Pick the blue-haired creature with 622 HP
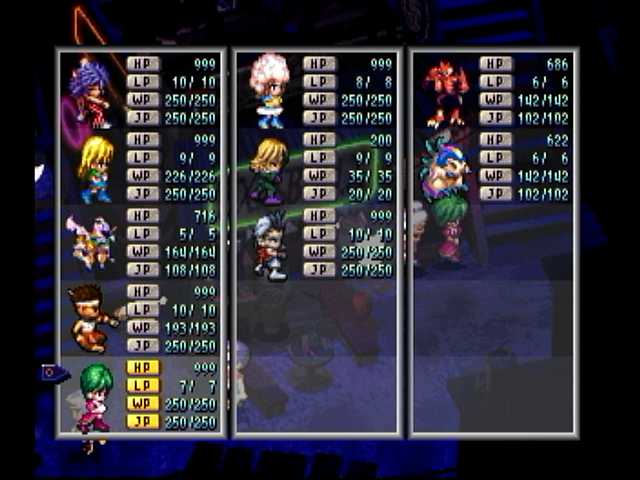The width and height of the screenshot is (640, 480). click(443, 168)
